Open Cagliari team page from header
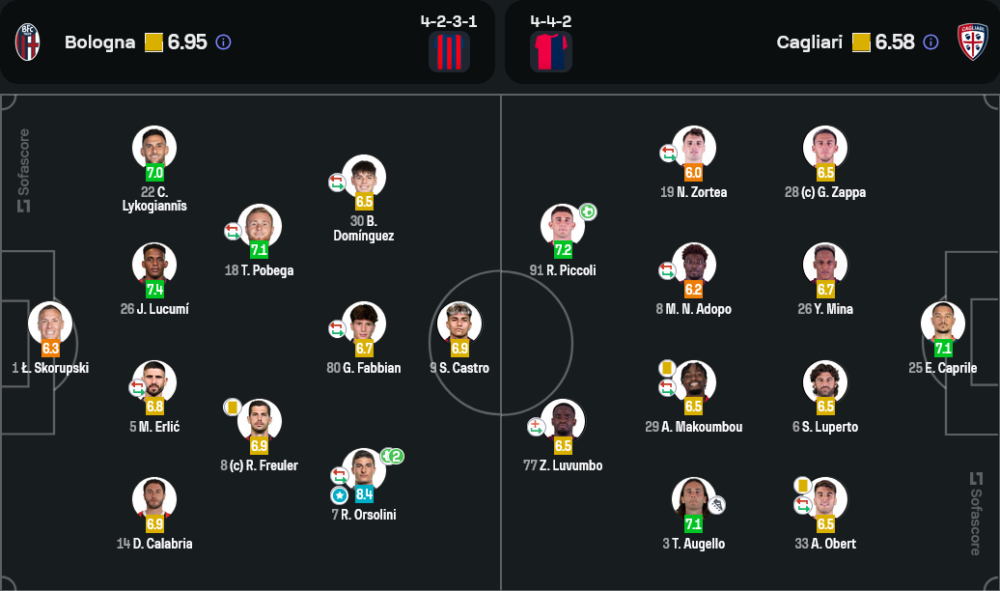The height and width of the screenshot is (591, 1000). [810, 42]
